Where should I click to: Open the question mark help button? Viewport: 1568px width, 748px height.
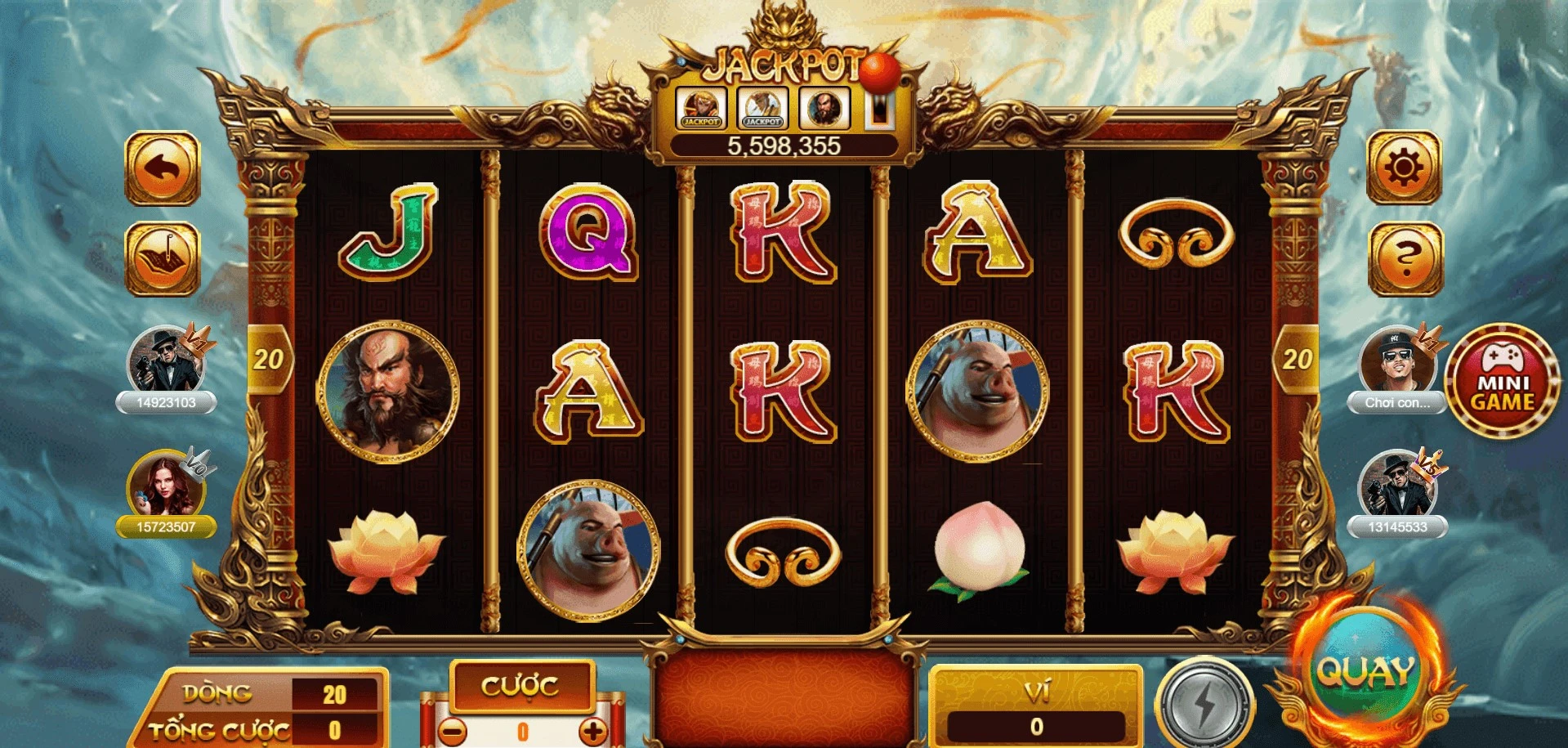(x=1404, y=259)
